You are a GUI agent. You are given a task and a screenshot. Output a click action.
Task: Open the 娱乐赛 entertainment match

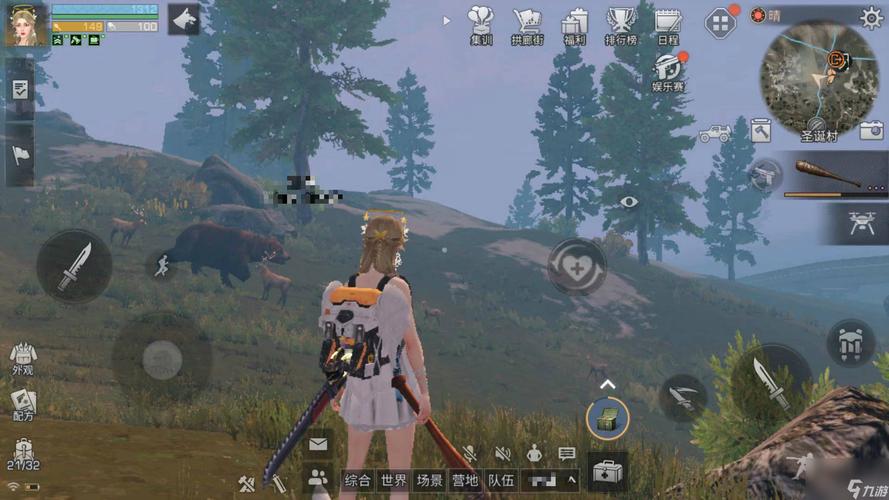coord(668,72)
